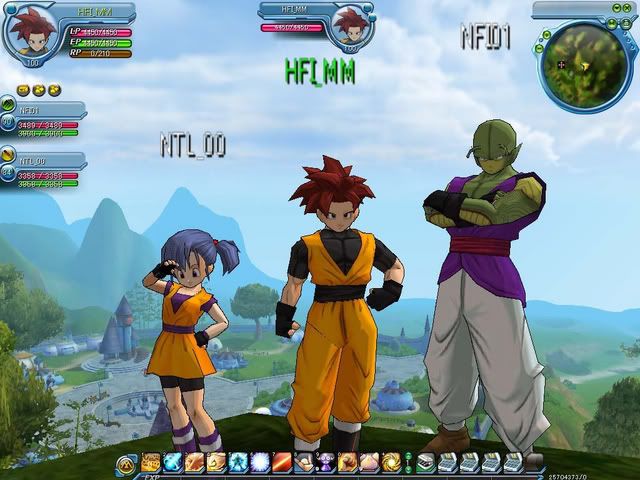Click the target portrait at top center

[350, 25]
